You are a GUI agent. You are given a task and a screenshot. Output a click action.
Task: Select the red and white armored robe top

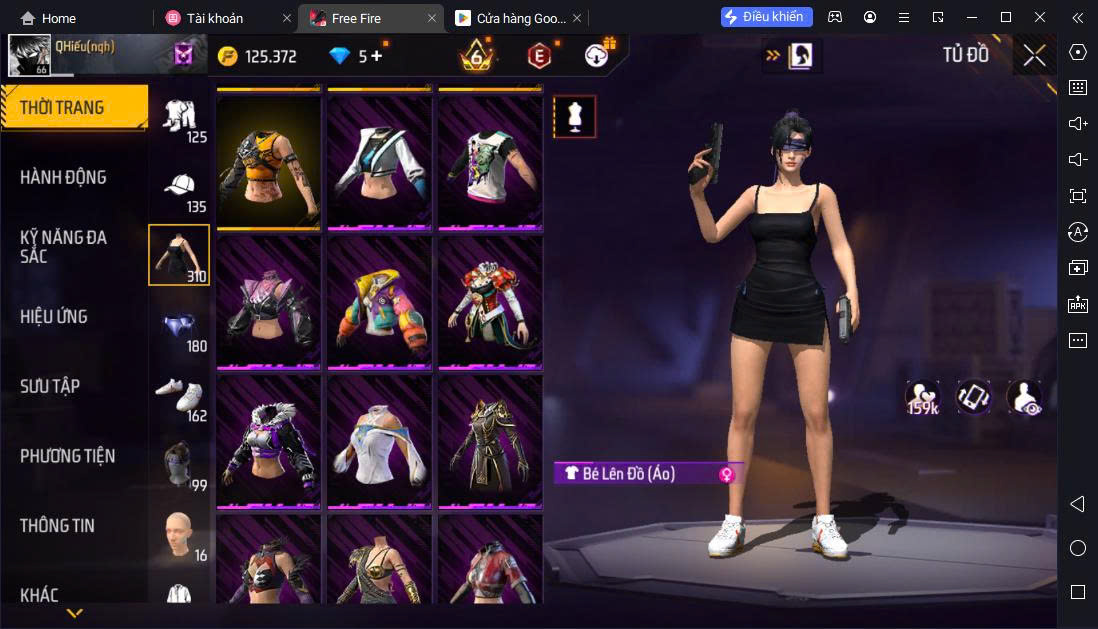tap(490, 301)
